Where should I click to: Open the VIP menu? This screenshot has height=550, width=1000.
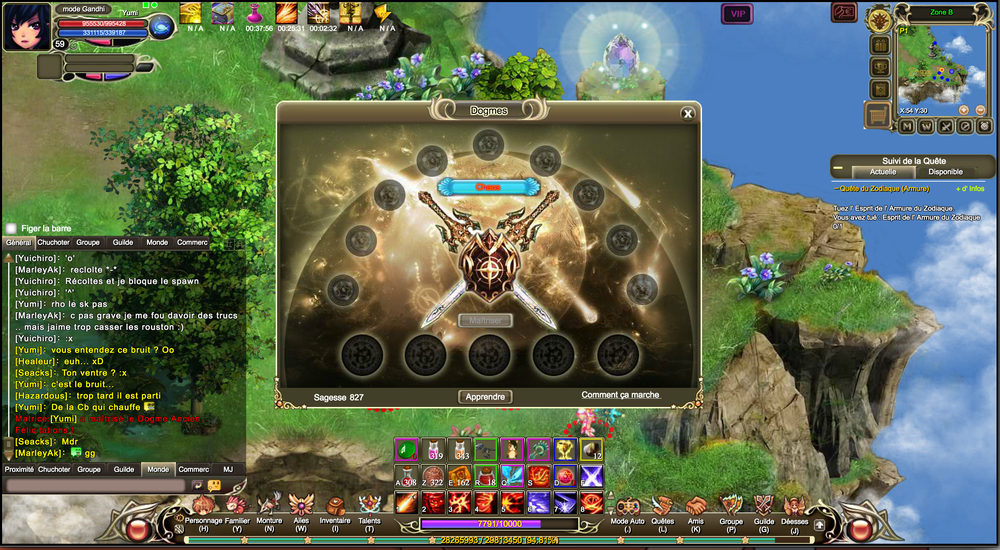click(x=737, y=14)
